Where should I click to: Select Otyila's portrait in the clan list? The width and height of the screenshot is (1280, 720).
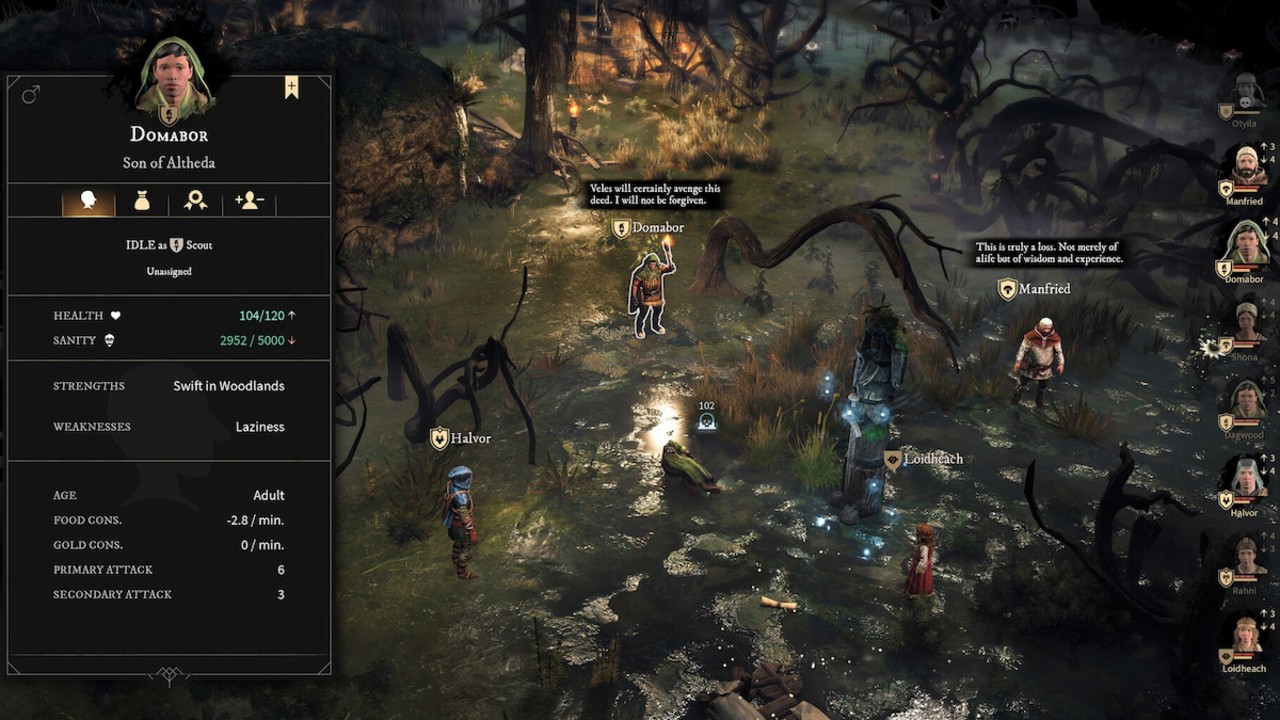pos(1247,95)
